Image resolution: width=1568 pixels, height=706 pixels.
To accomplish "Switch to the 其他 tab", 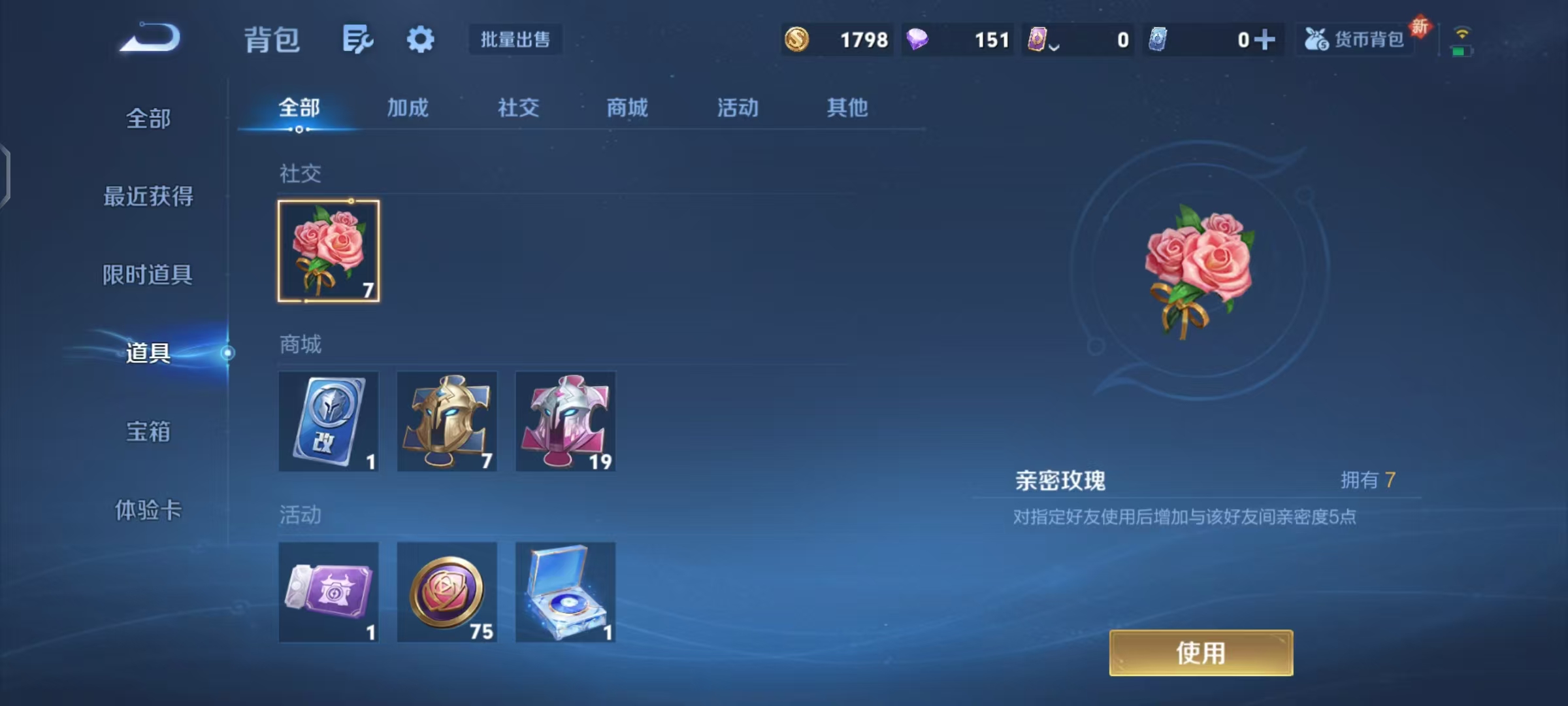I will point(846,108).
